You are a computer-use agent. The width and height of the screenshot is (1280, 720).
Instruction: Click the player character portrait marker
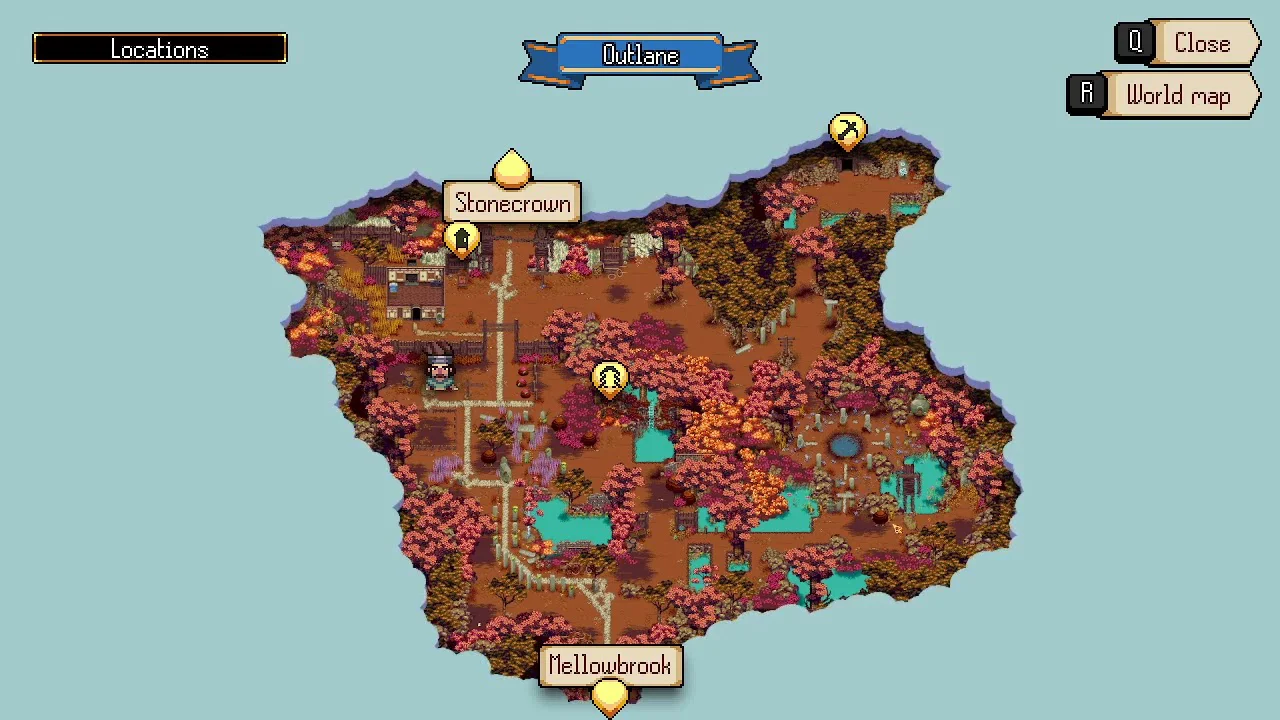[440, 370]
